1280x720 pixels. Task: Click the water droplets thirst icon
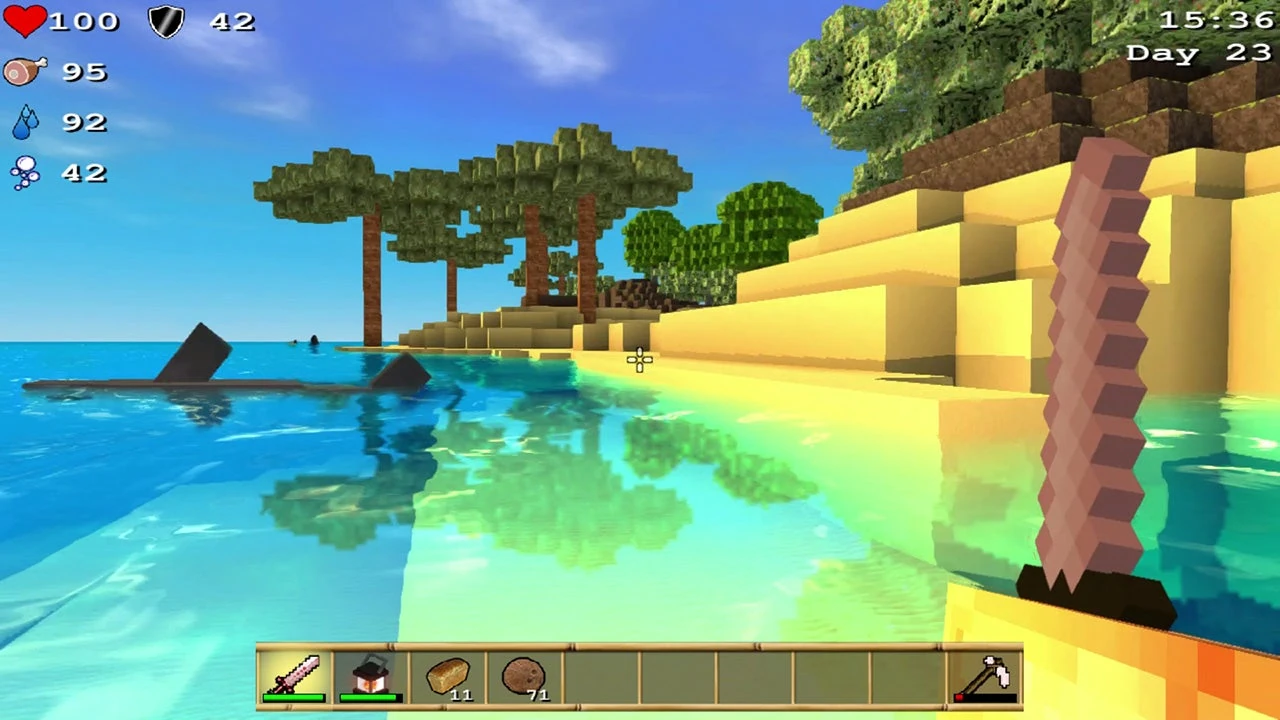25,121
